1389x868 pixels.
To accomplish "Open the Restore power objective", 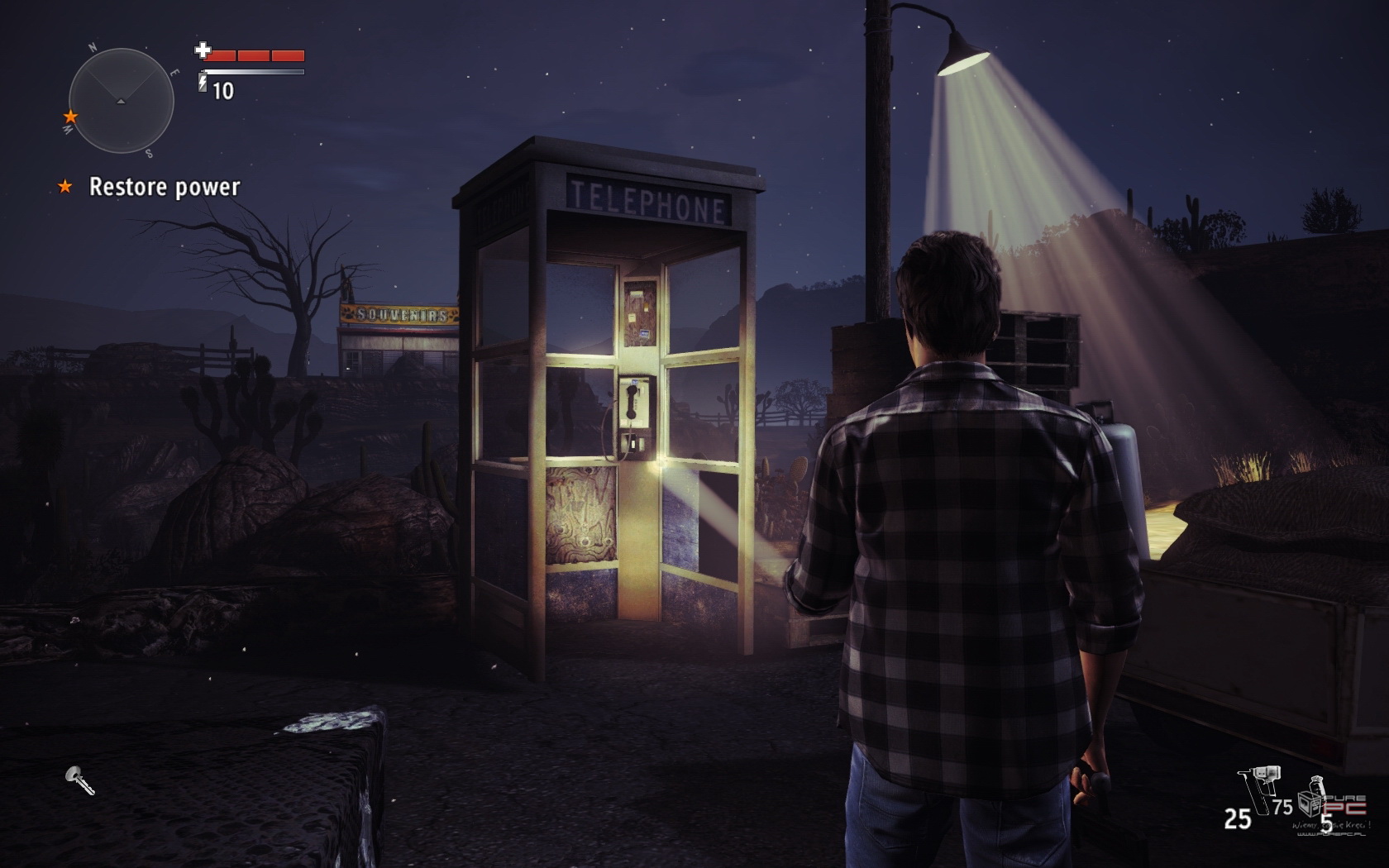I will click(164, 187).
